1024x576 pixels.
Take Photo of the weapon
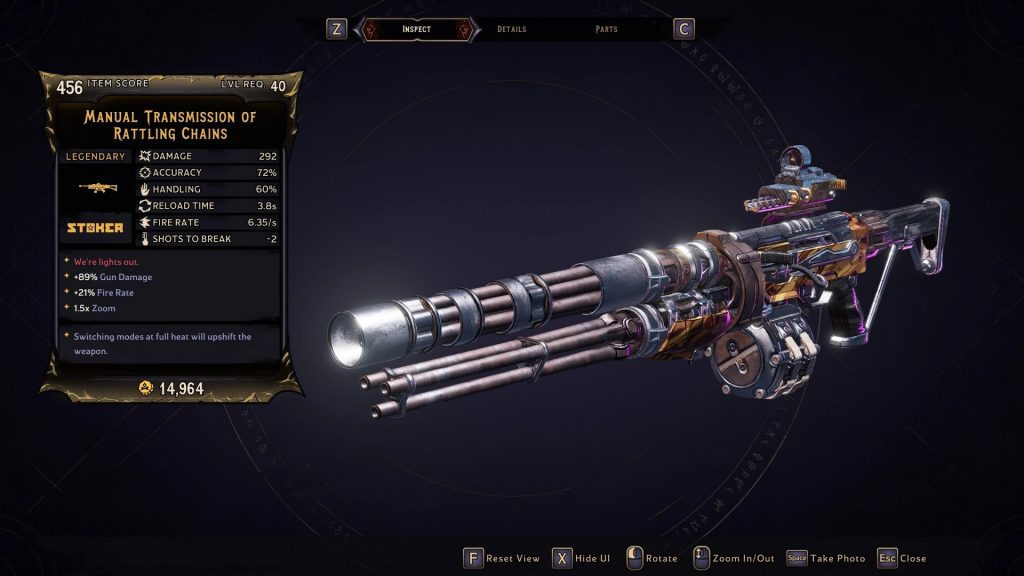pyautogui.click(x=826, y=558)
